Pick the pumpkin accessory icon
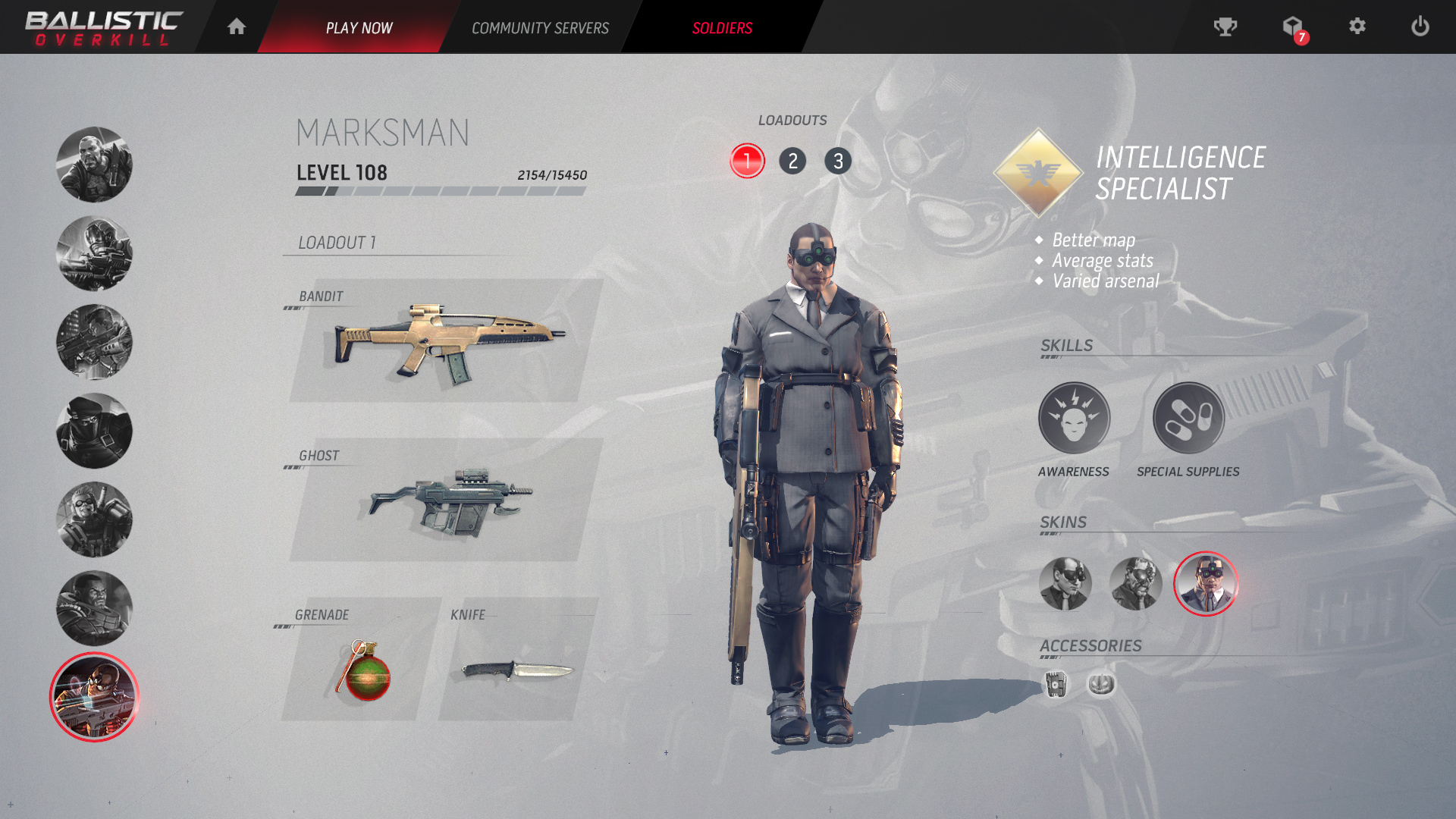Image resolution: width=1456 pixels, height=819 pixels. 1101,684
